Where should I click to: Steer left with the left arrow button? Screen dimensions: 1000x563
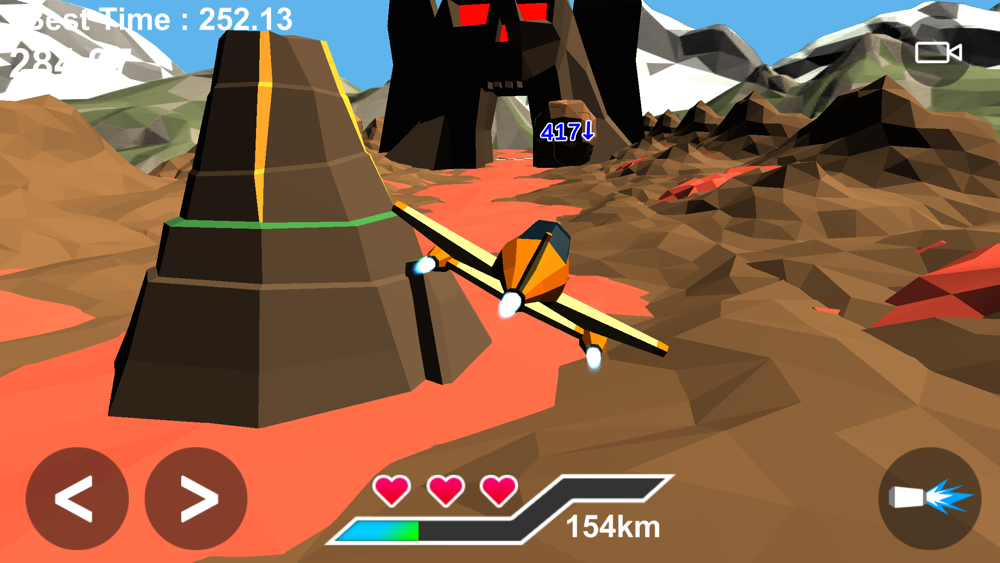point(77,498)
